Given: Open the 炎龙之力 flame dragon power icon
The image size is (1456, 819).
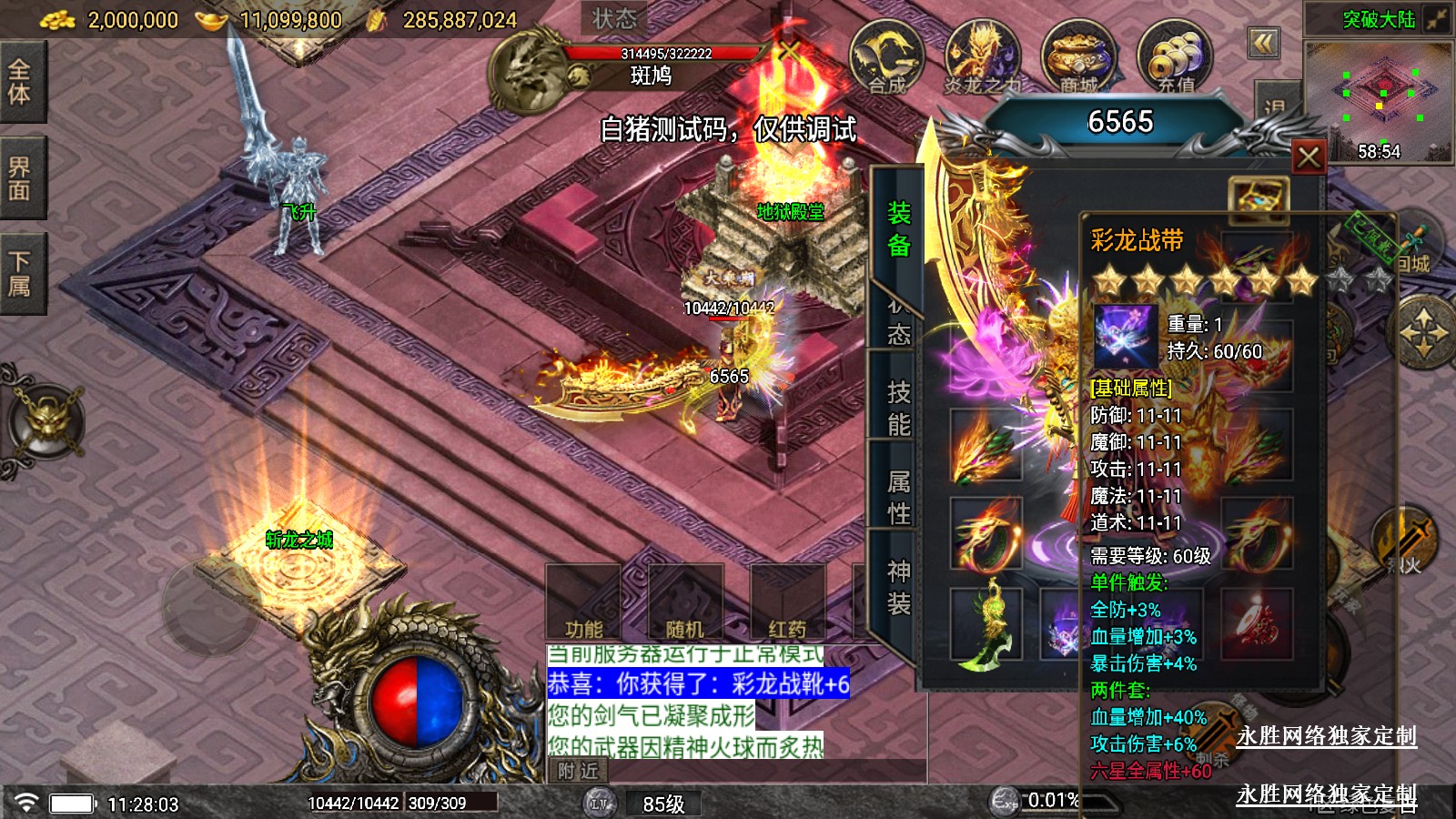Looking at the screenshot, I should click(x=982, y=58).
